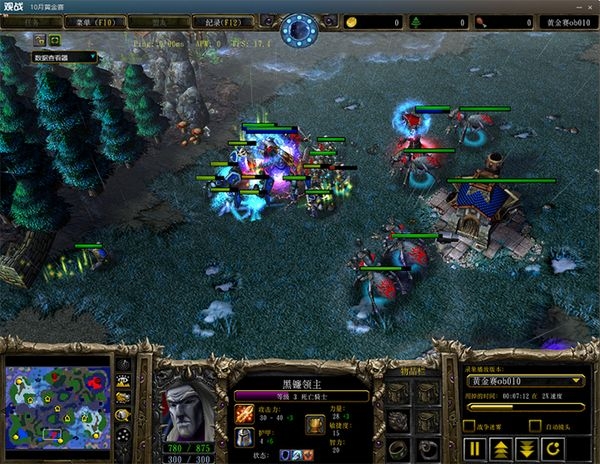Toggle the minimap formation button with dots

click(124, 436)
